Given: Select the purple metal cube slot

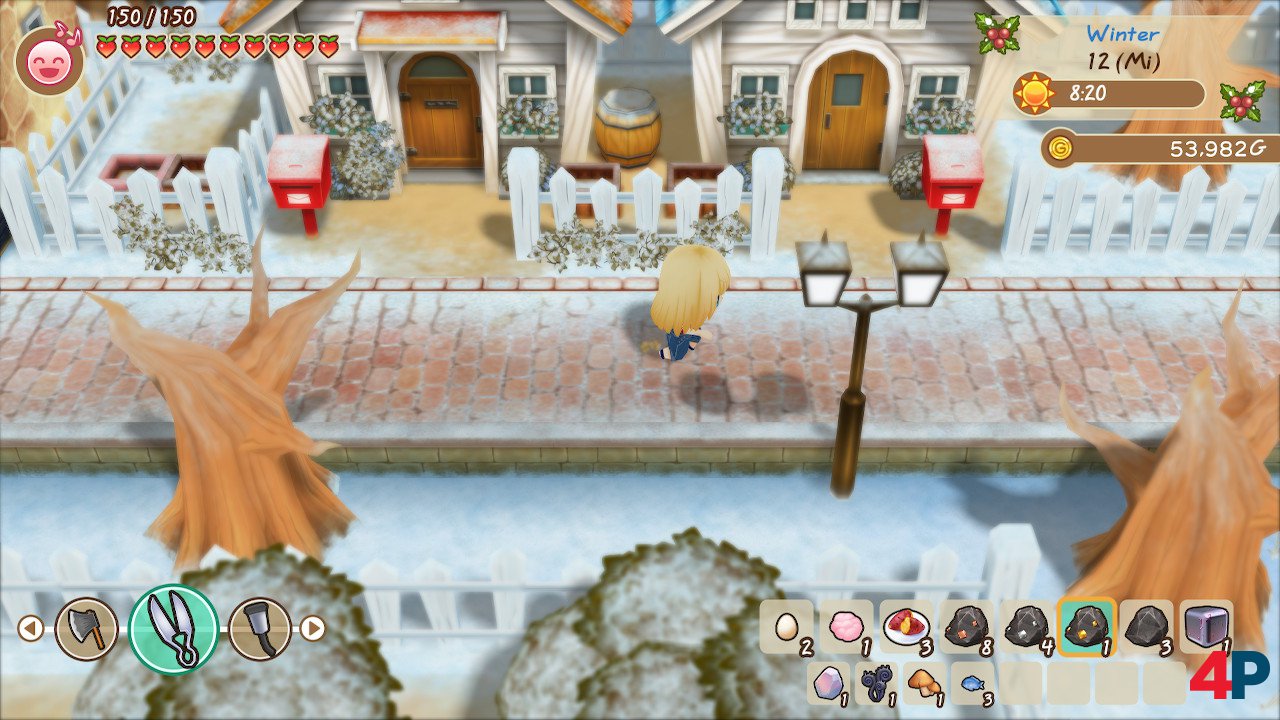Looking at the screenshot, I should click(x=1206, y=627).
